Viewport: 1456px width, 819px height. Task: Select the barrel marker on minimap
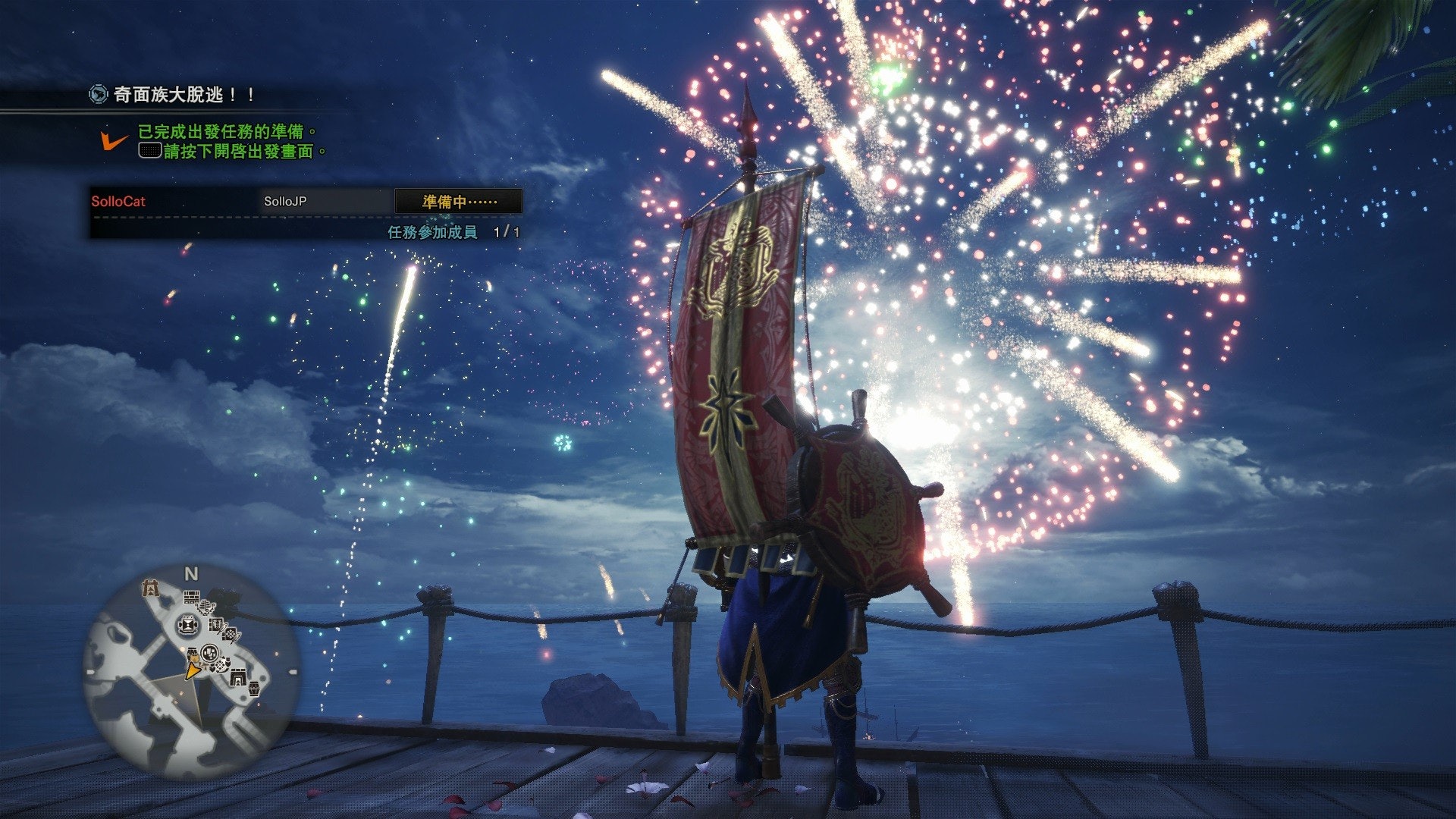pyautogui.click(x=254, y=689)
